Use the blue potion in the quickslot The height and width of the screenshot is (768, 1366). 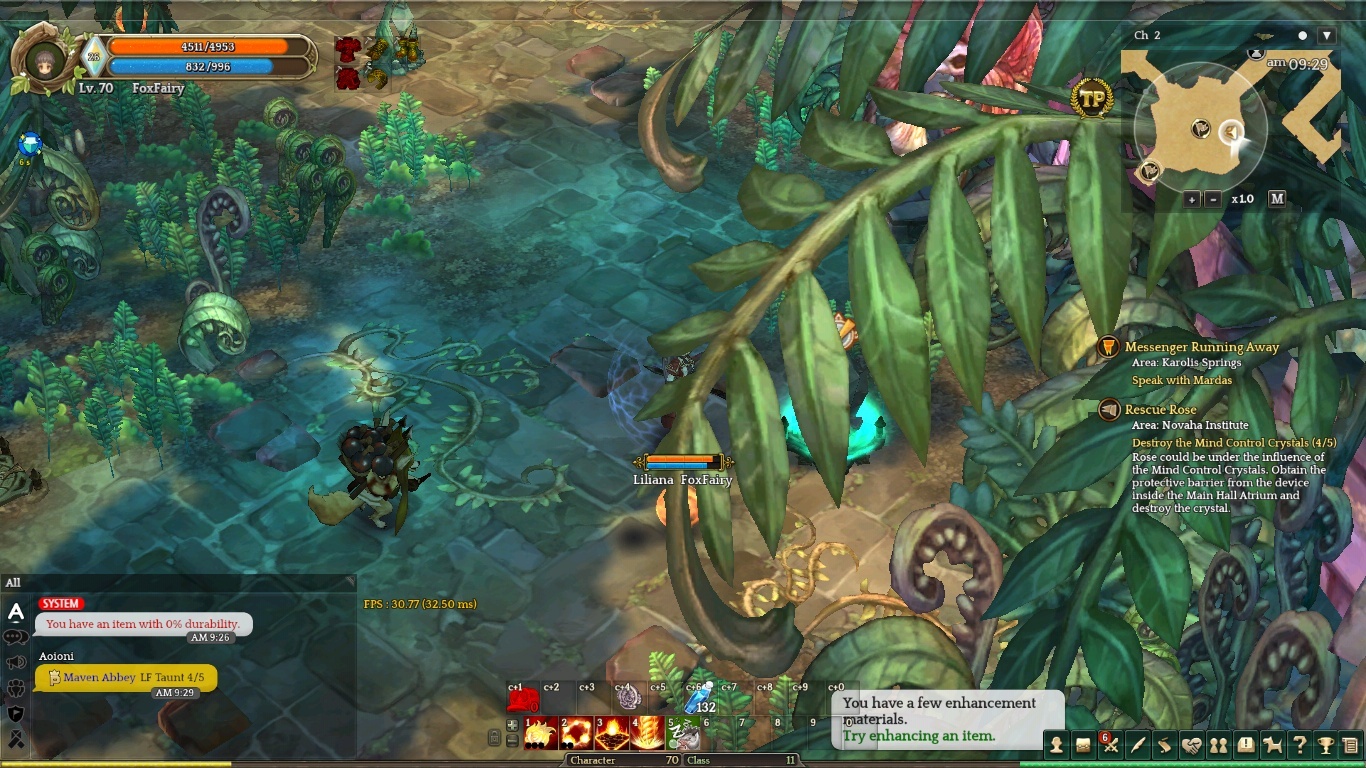700,697
